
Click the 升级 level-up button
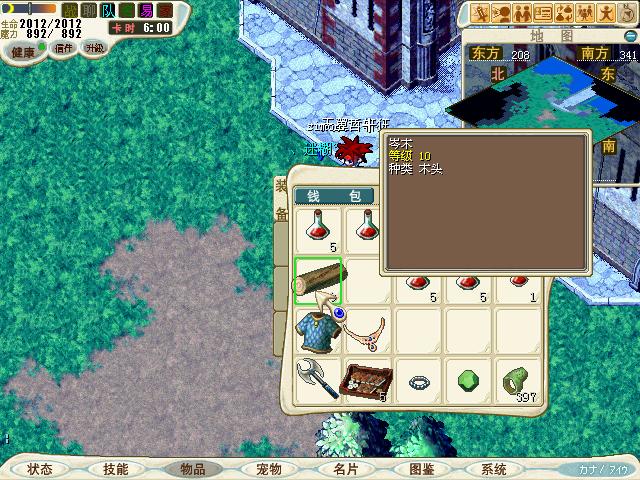point(95,48)
